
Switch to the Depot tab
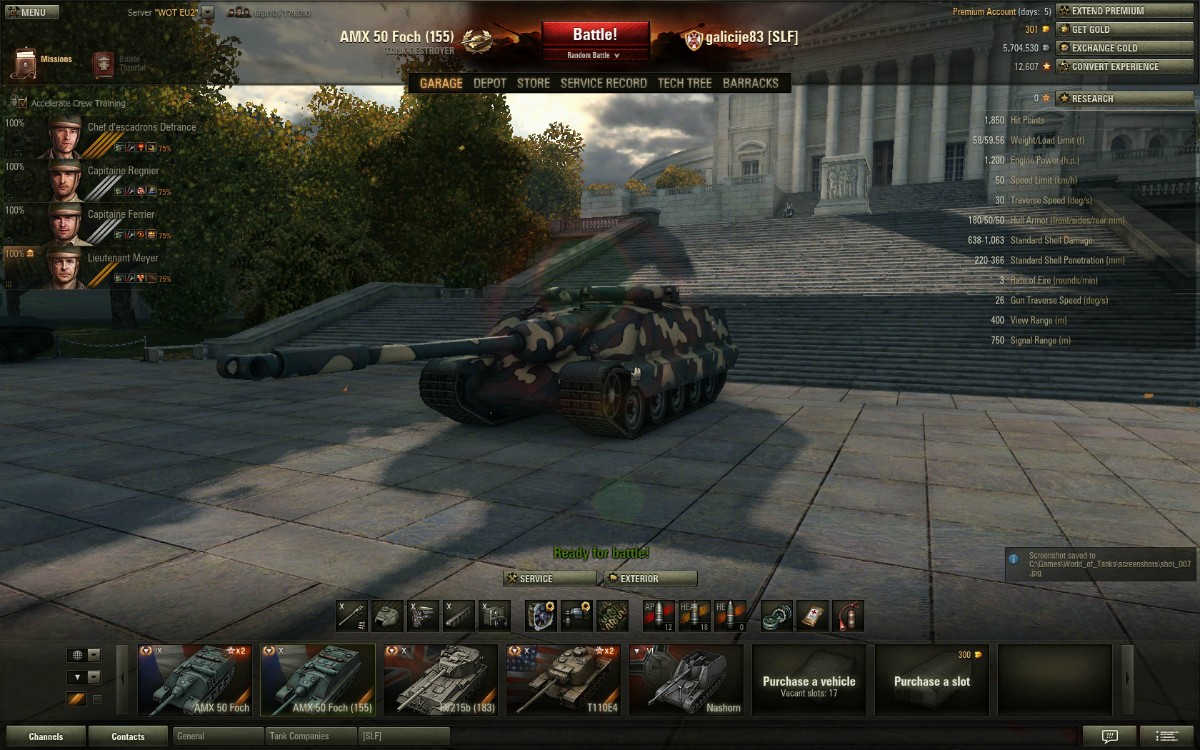(x=490, y=83)
